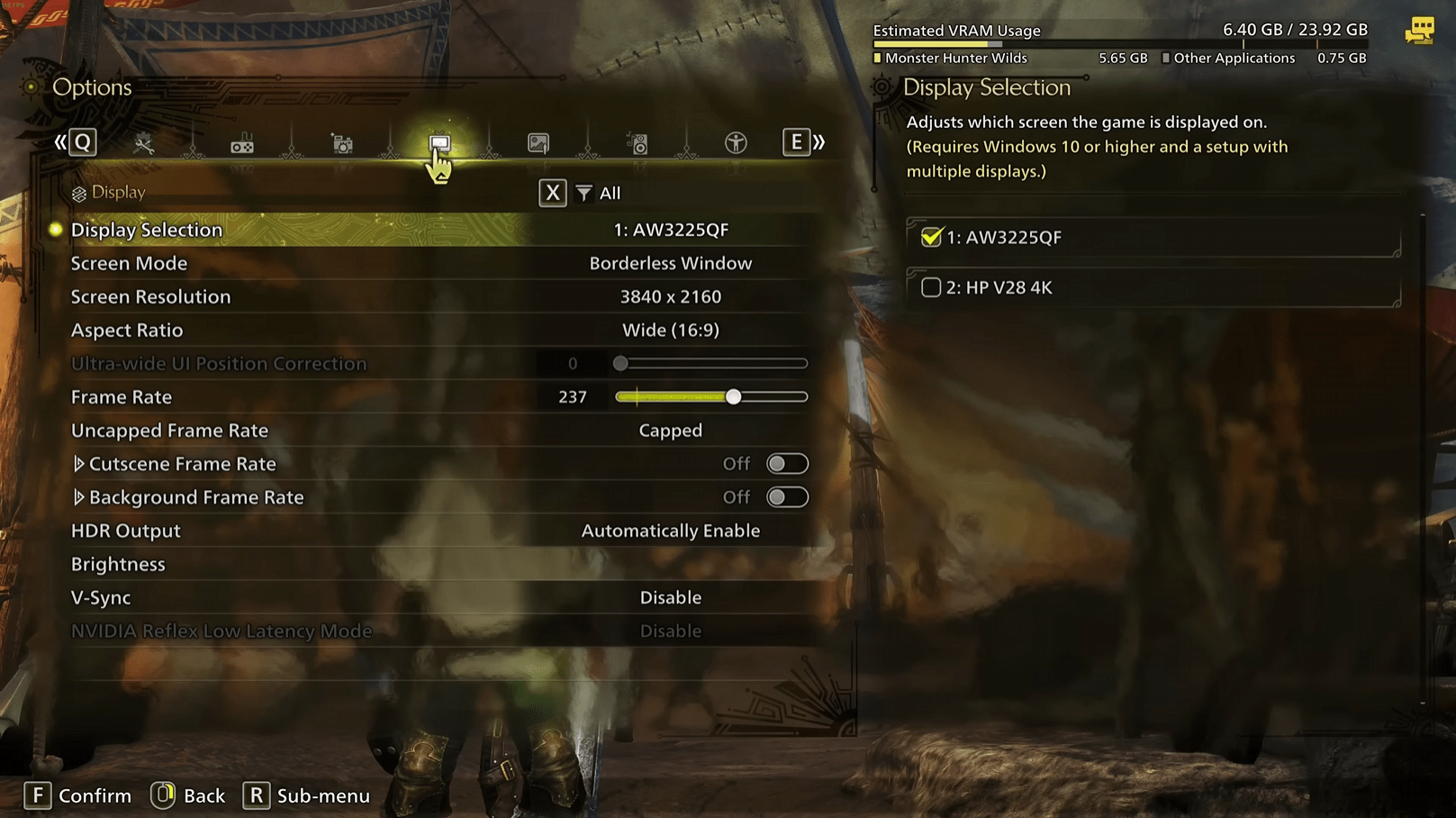Open the accessibility settings tab
This screenshot has width=1456, height=818.
[735, 141]
